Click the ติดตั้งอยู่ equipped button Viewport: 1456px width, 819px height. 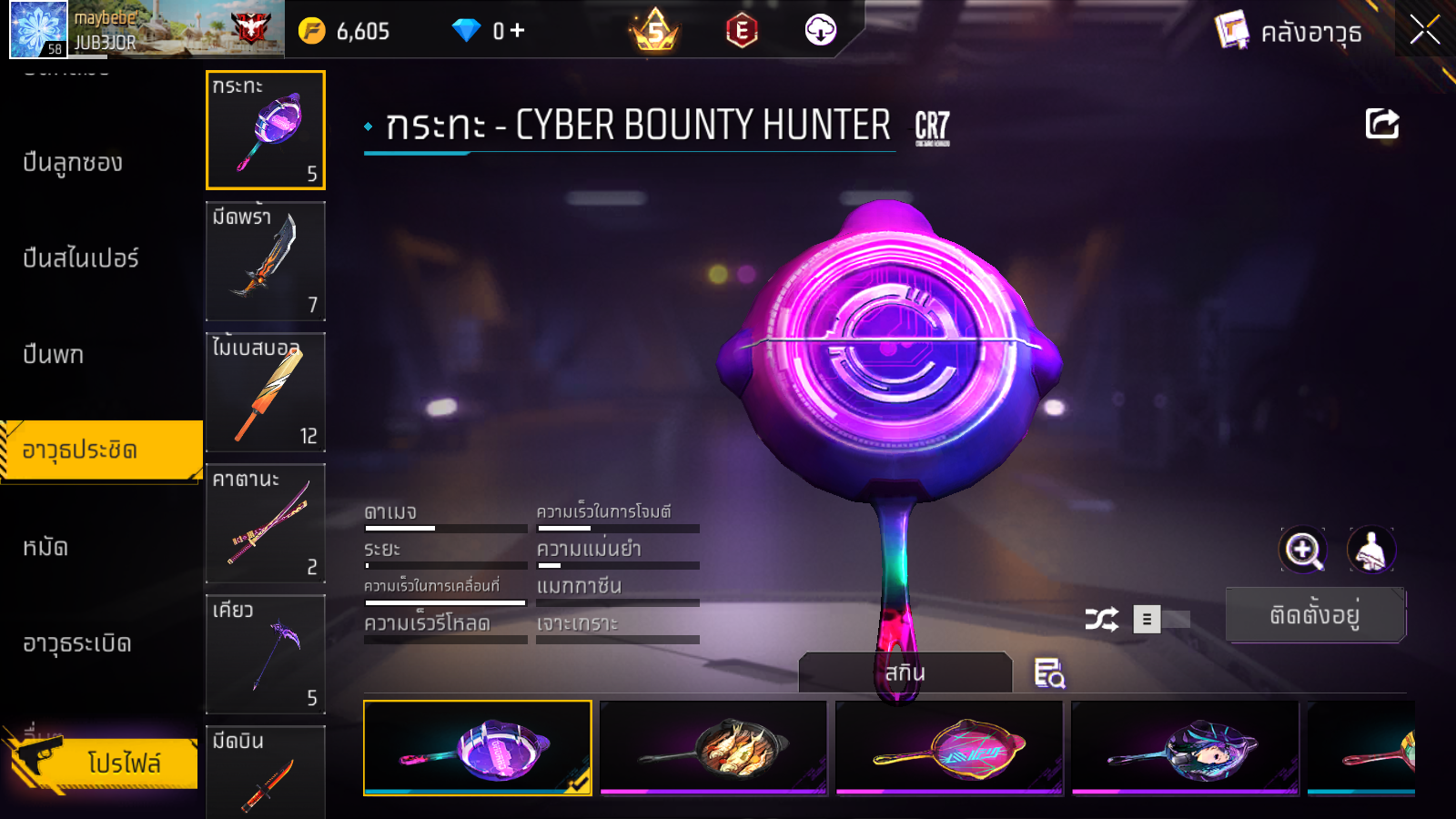coord(1315,615)
